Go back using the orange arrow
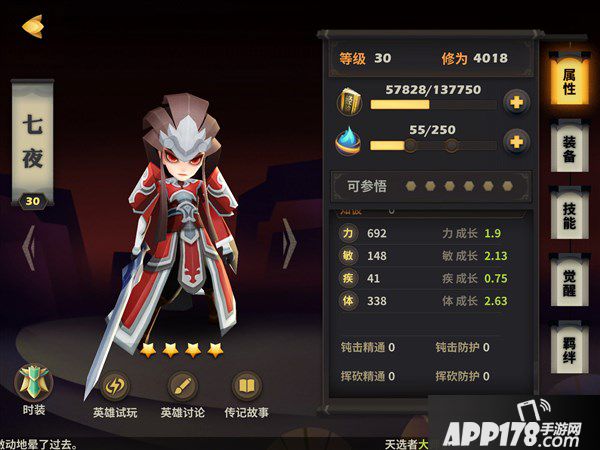This screenshot has width=600, height=450. point(32,25)
